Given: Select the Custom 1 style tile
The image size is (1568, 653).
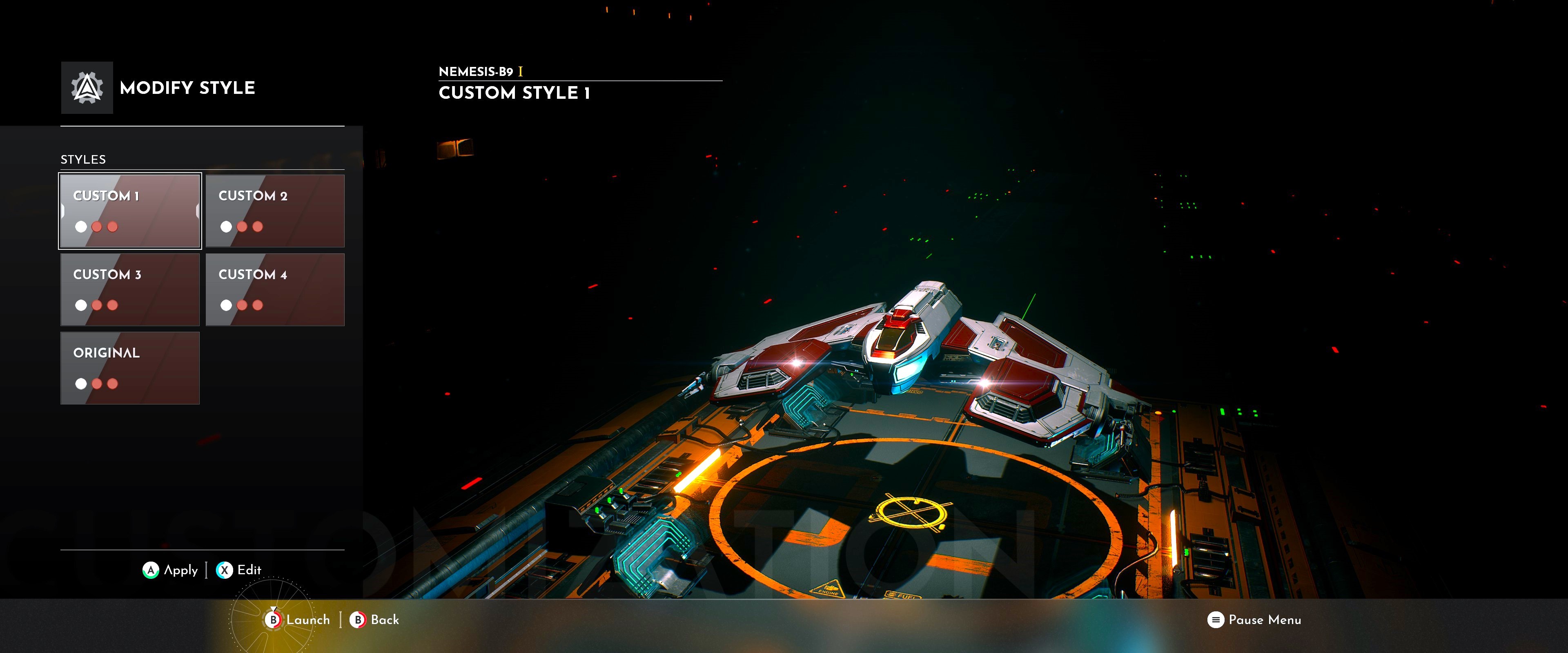Looking at the screenshot, I should click(x=130, y=211).
